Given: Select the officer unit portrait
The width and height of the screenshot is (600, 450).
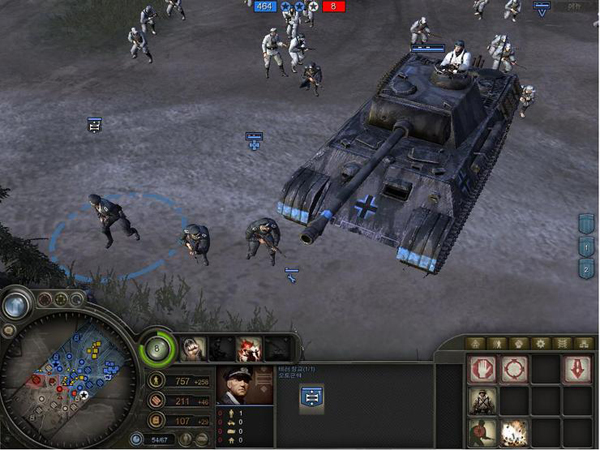Looking at the screenshot, I should click(244, 386).
